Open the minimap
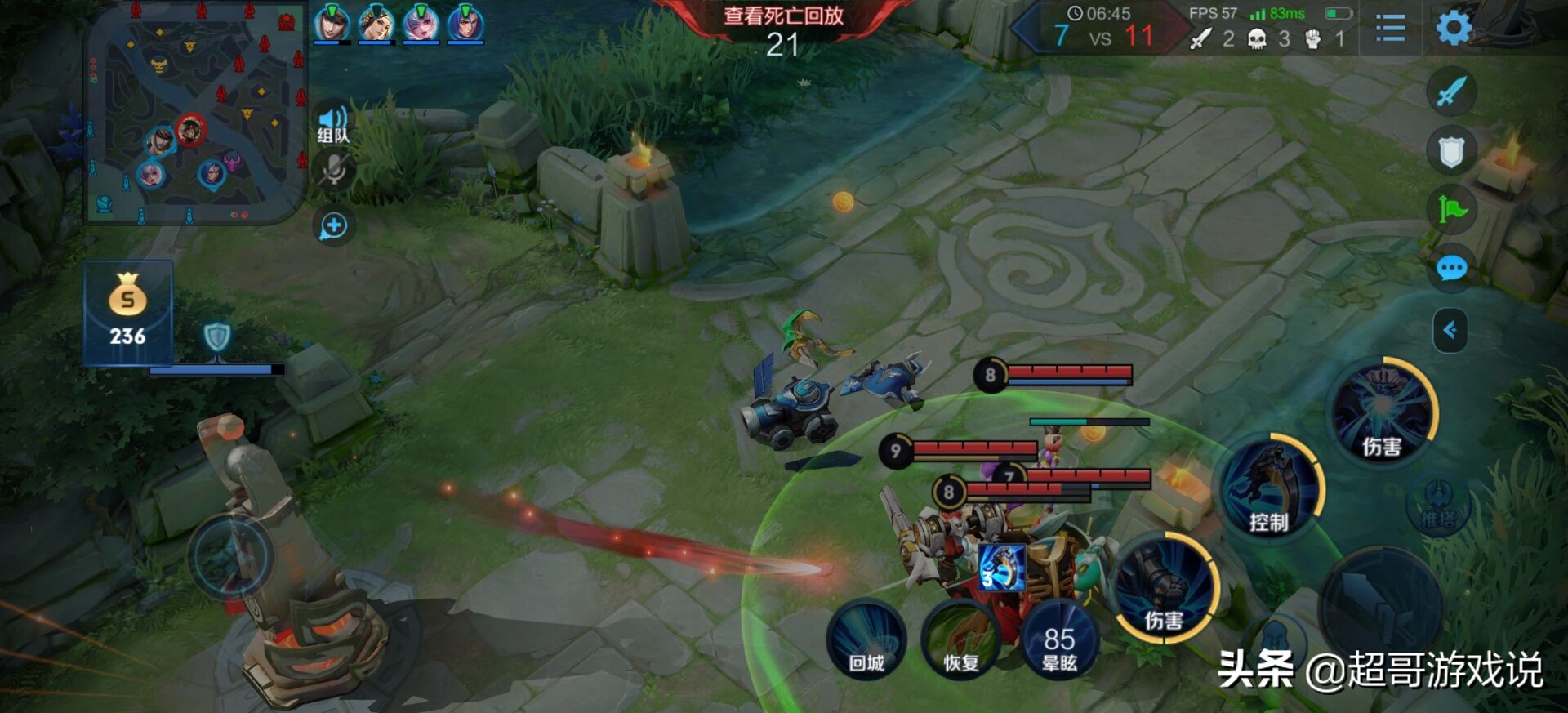 coord(194,113)
